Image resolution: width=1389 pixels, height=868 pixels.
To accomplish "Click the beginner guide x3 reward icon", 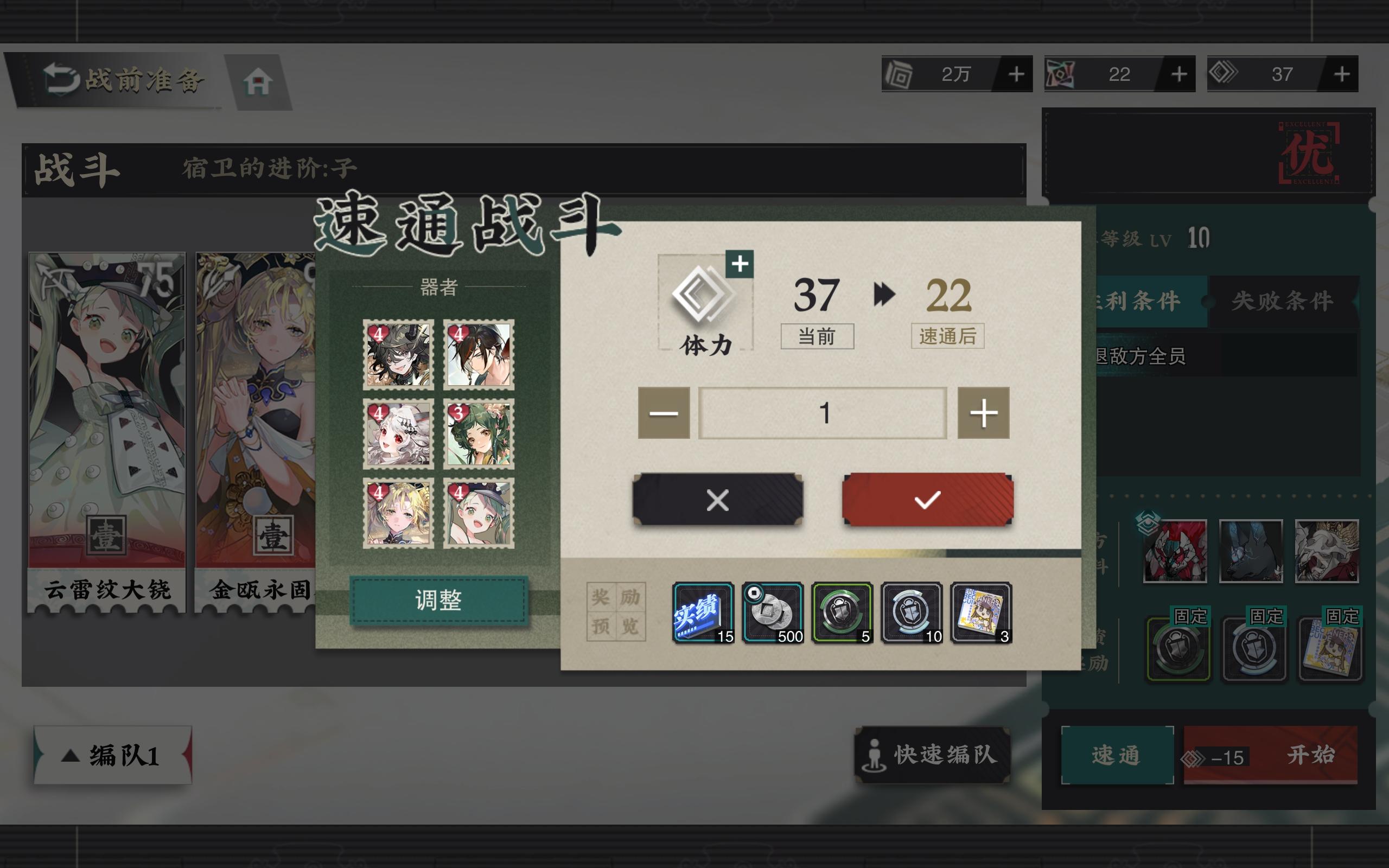I will (982, 614).
